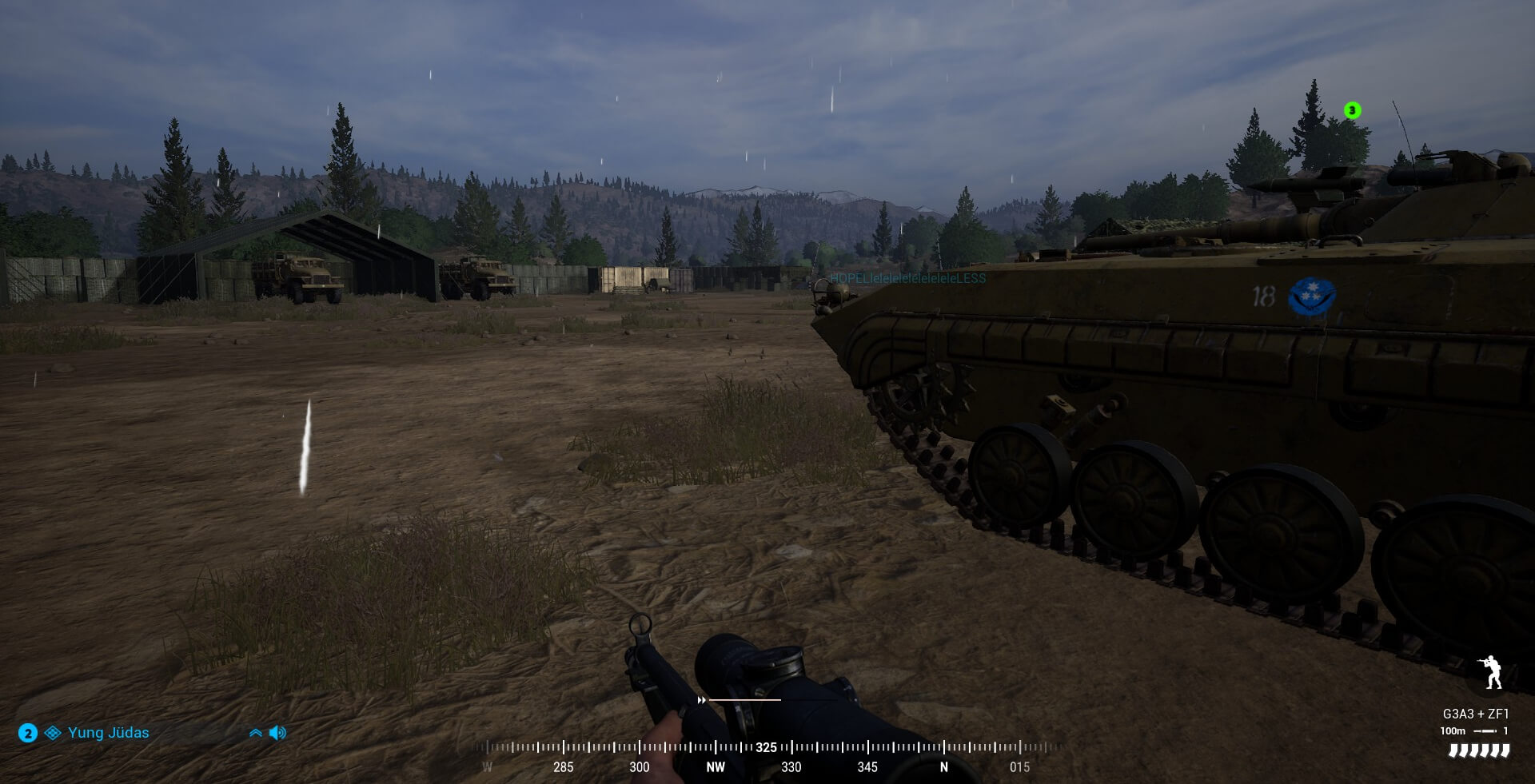Viewport: 1535px width, 784px height.
Task: Select the G3A3 + ZF1 weapon label
Action: pos(1475,714)
